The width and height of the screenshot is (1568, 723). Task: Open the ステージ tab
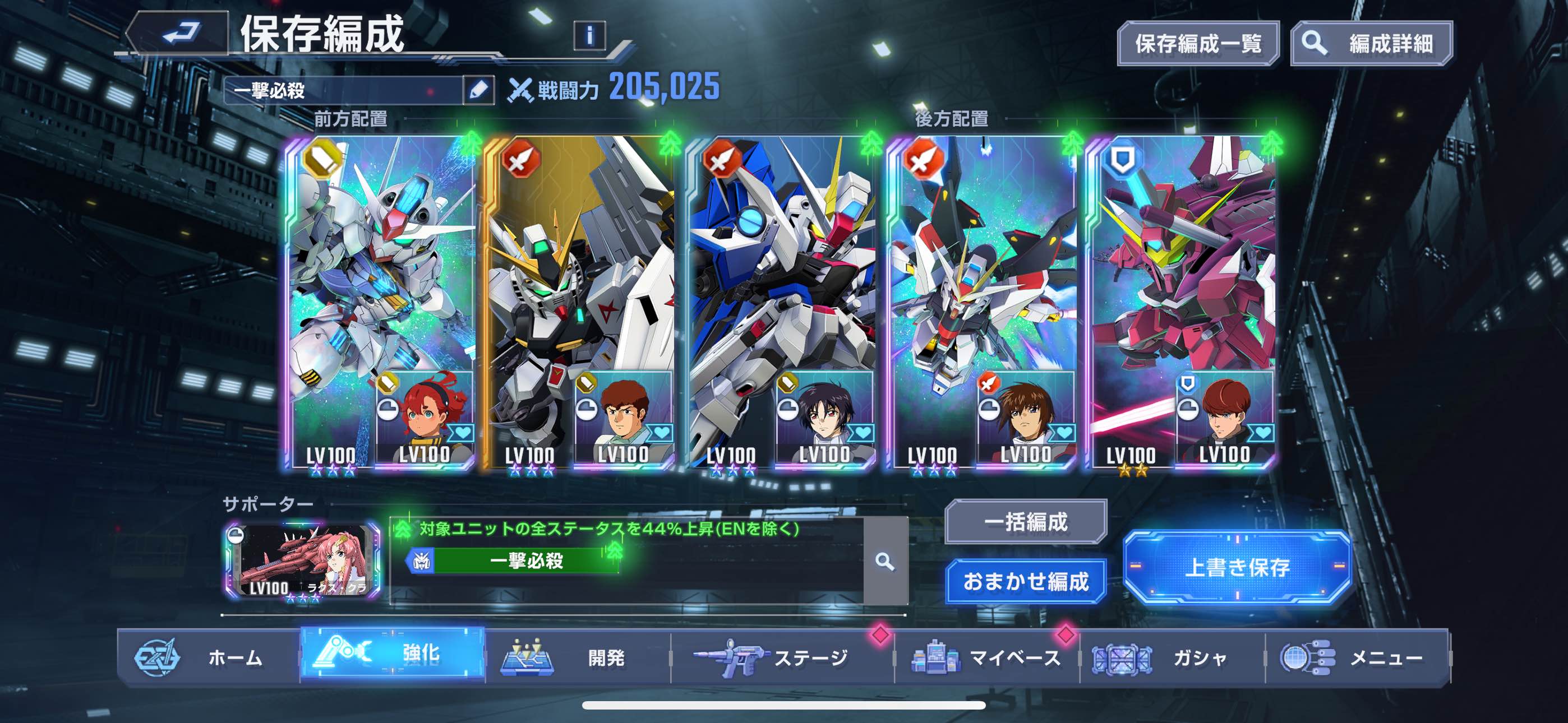point(782,658)
